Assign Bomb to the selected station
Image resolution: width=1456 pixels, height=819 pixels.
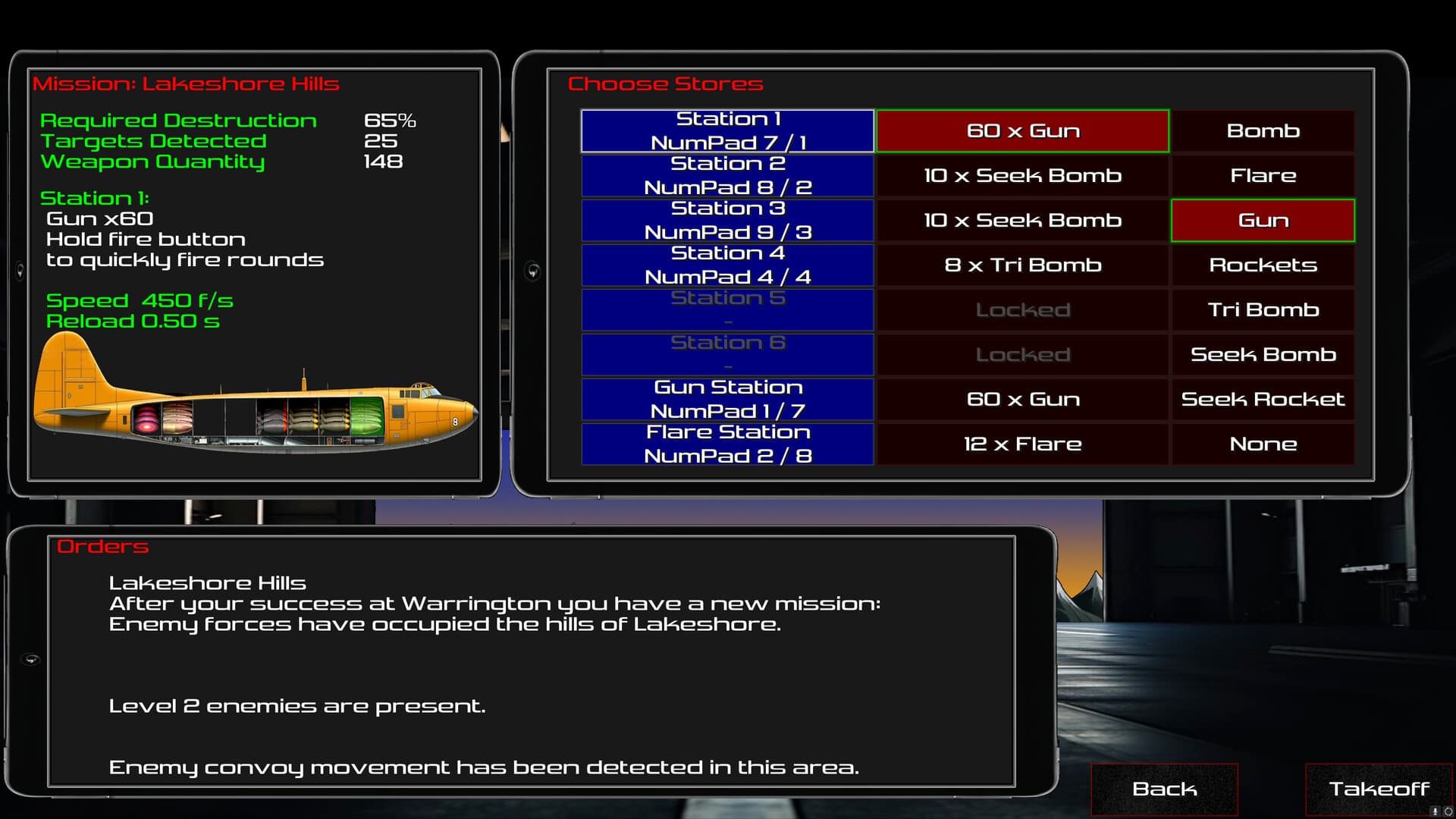pyautogui.click(x=1262, y=130)
